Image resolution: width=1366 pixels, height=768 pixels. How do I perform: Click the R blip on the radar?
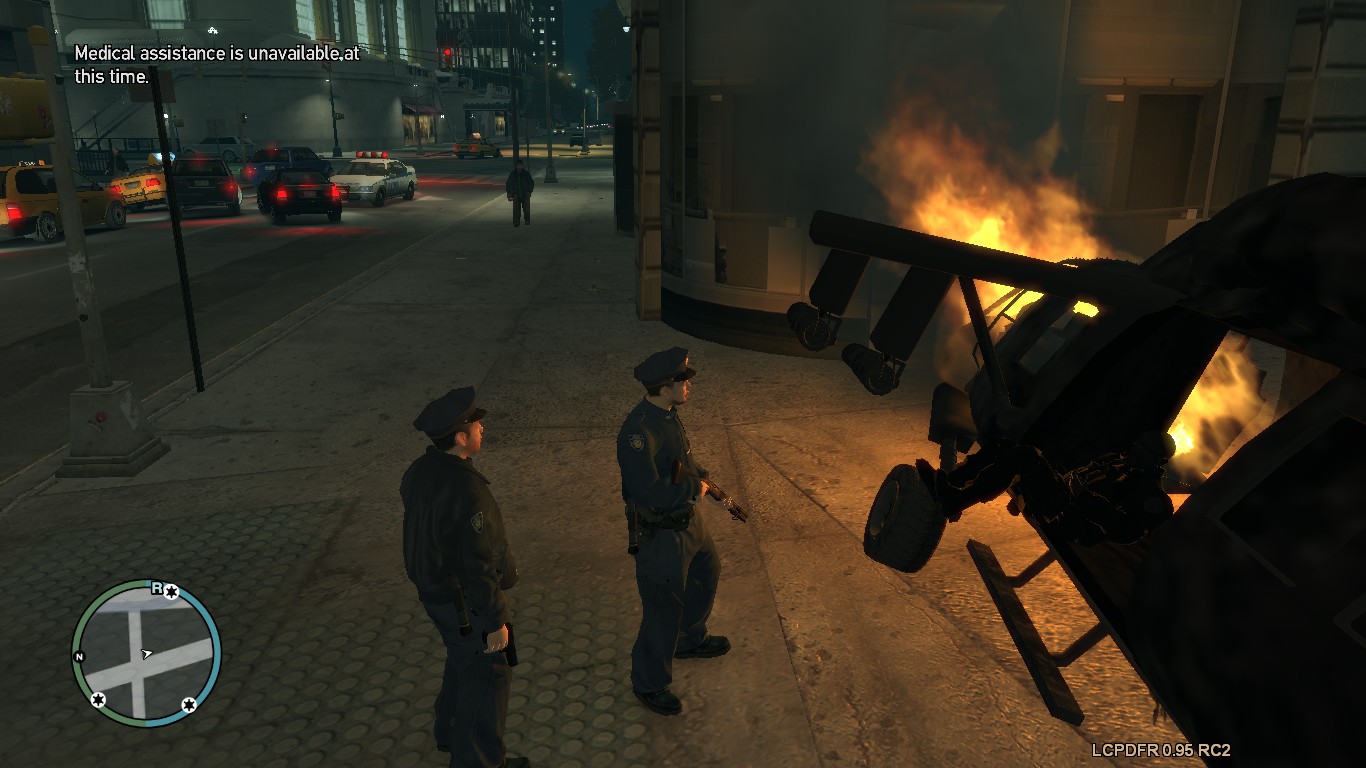157,588
